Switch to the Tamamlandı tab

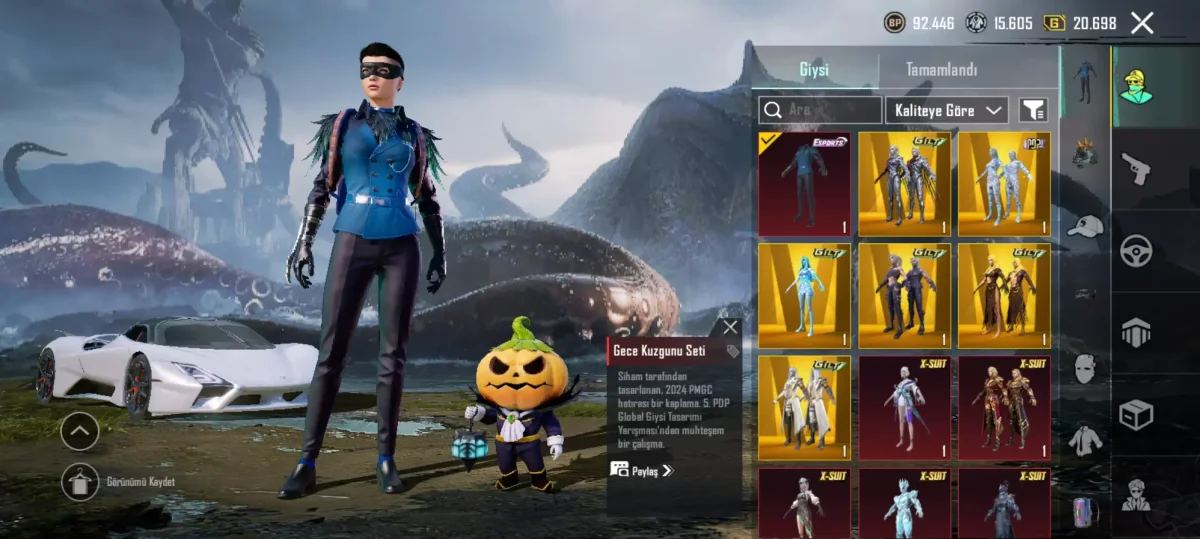(x=941, y=70)
